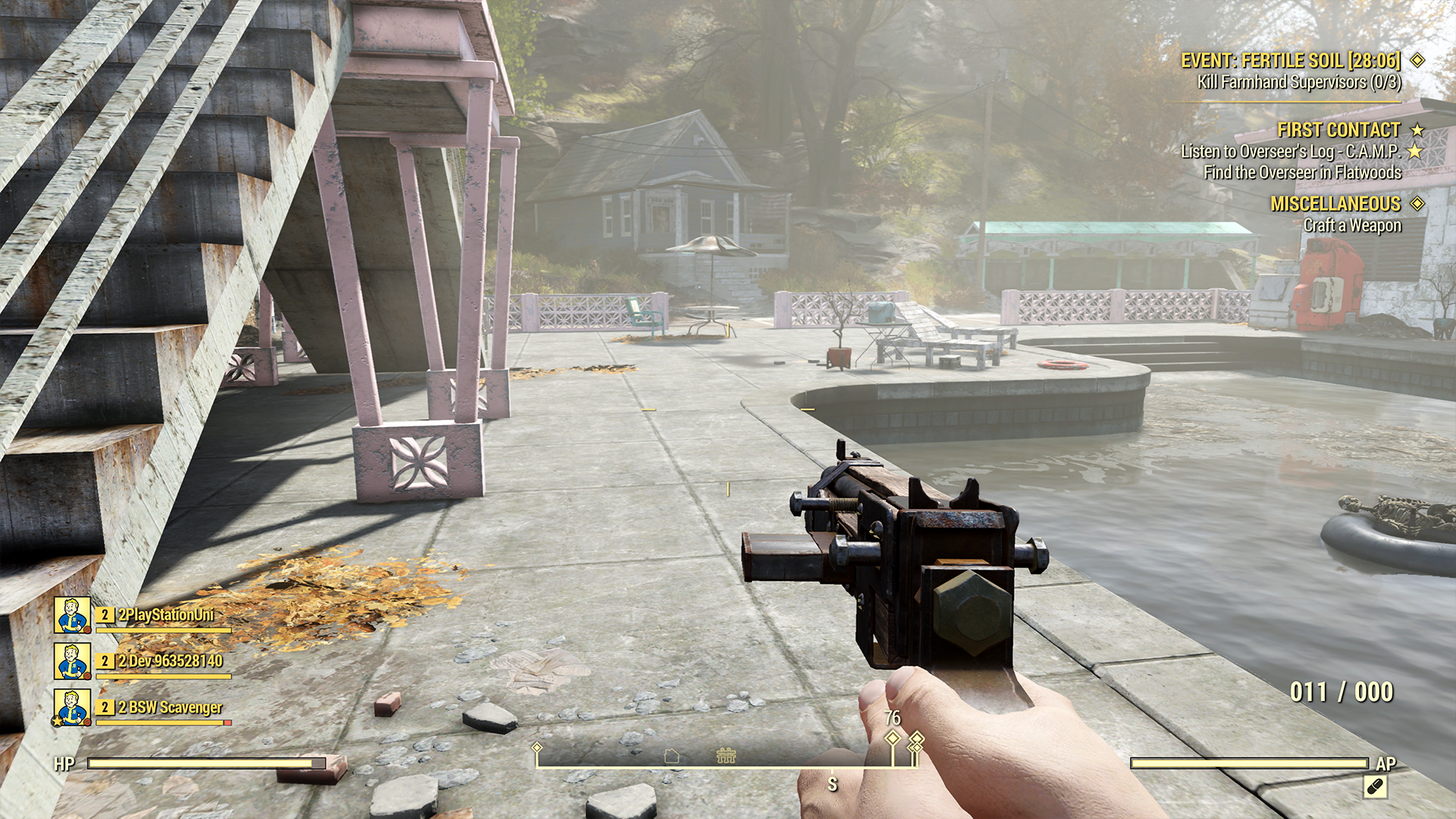This screenshot has width=1456, height=819.
Task: Select the Event: Fertile Soil tracker entry
Action: tap(1291, 61)
